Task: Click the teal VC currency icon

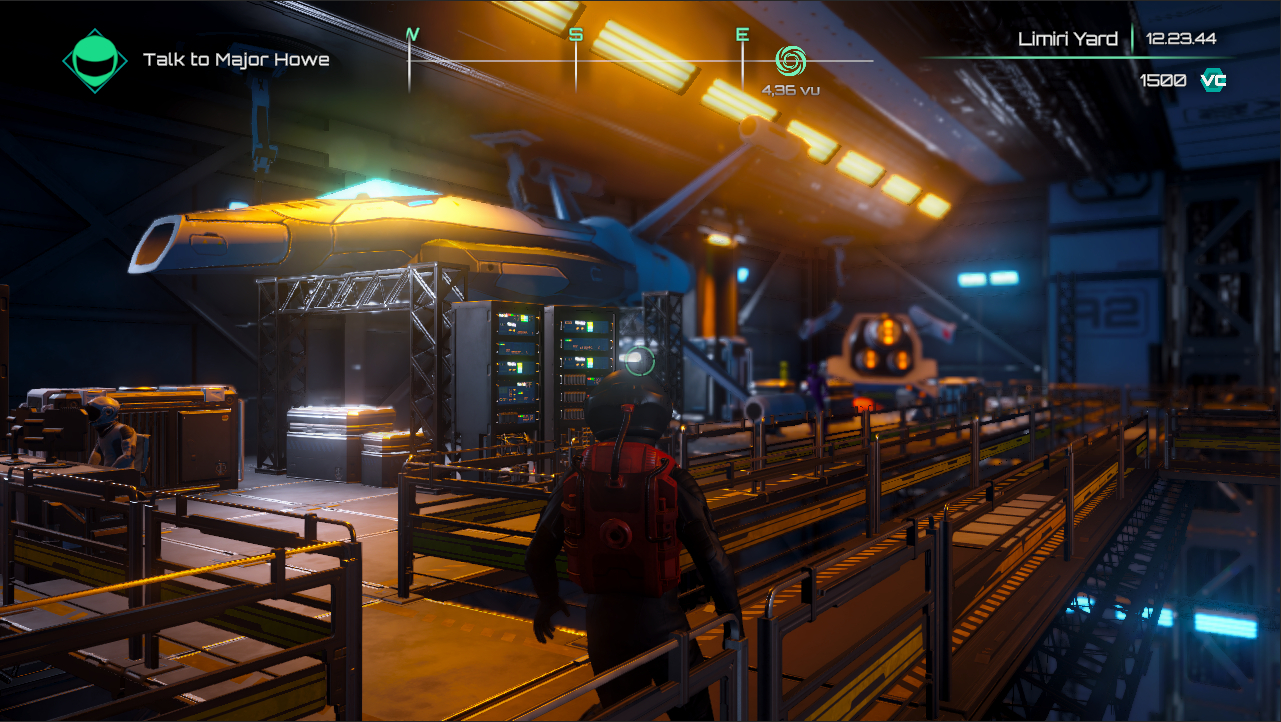Action: point(1213,81)
